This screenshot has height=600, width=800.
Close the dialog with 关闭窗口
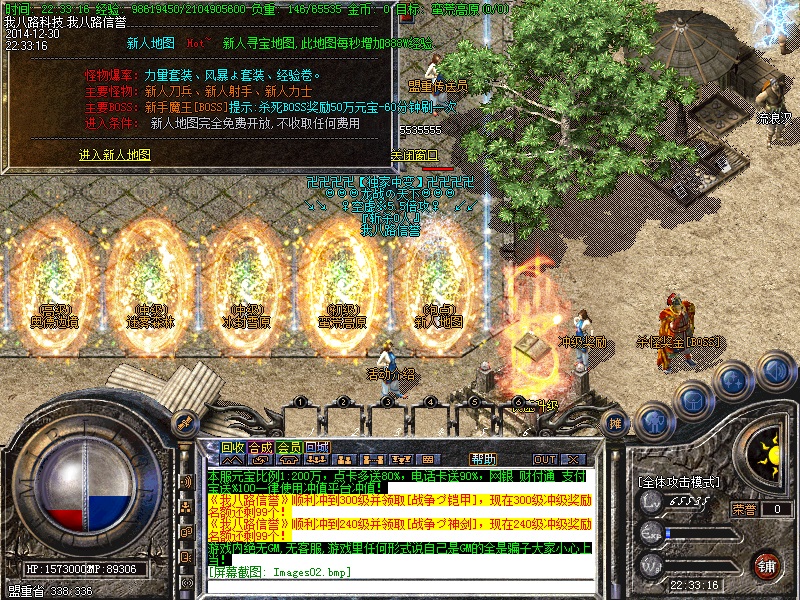(413, 155)
